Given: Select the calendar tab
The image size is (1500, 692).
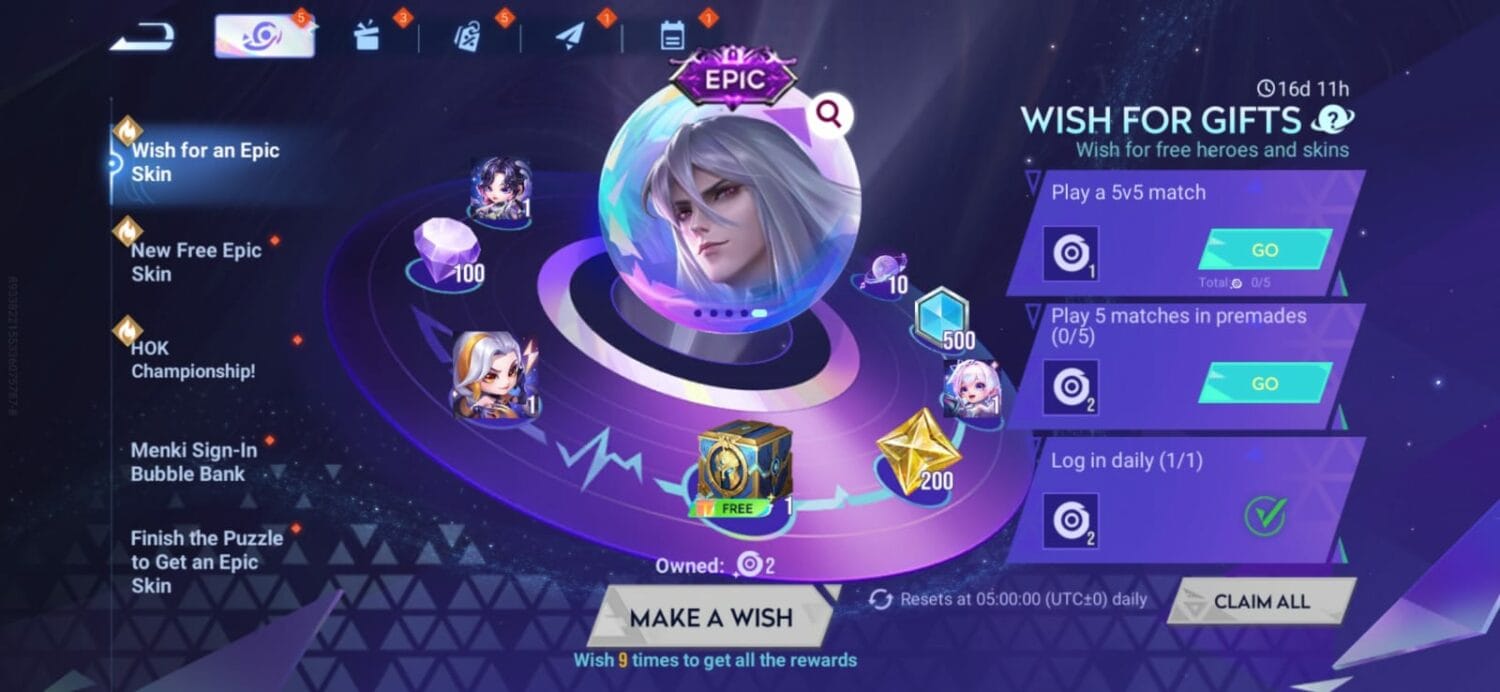Looking at the screenshot, I should point(672,37).
